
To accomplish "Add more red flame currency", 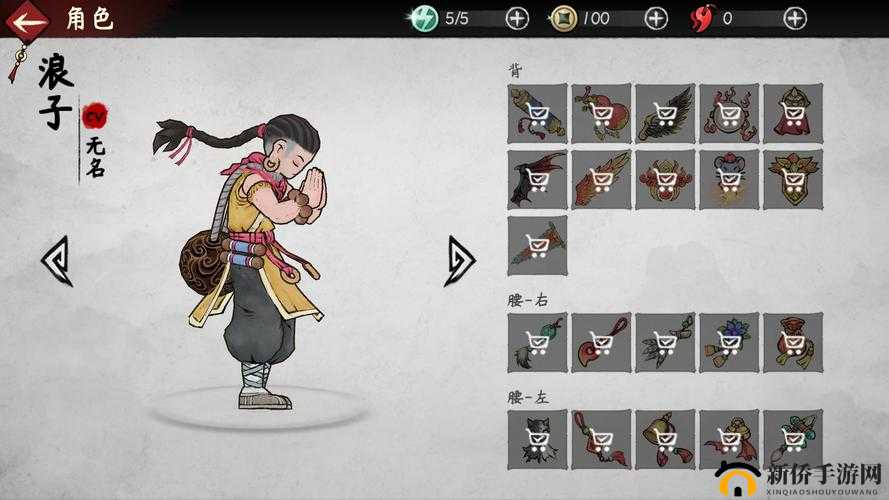I will 795,18.
